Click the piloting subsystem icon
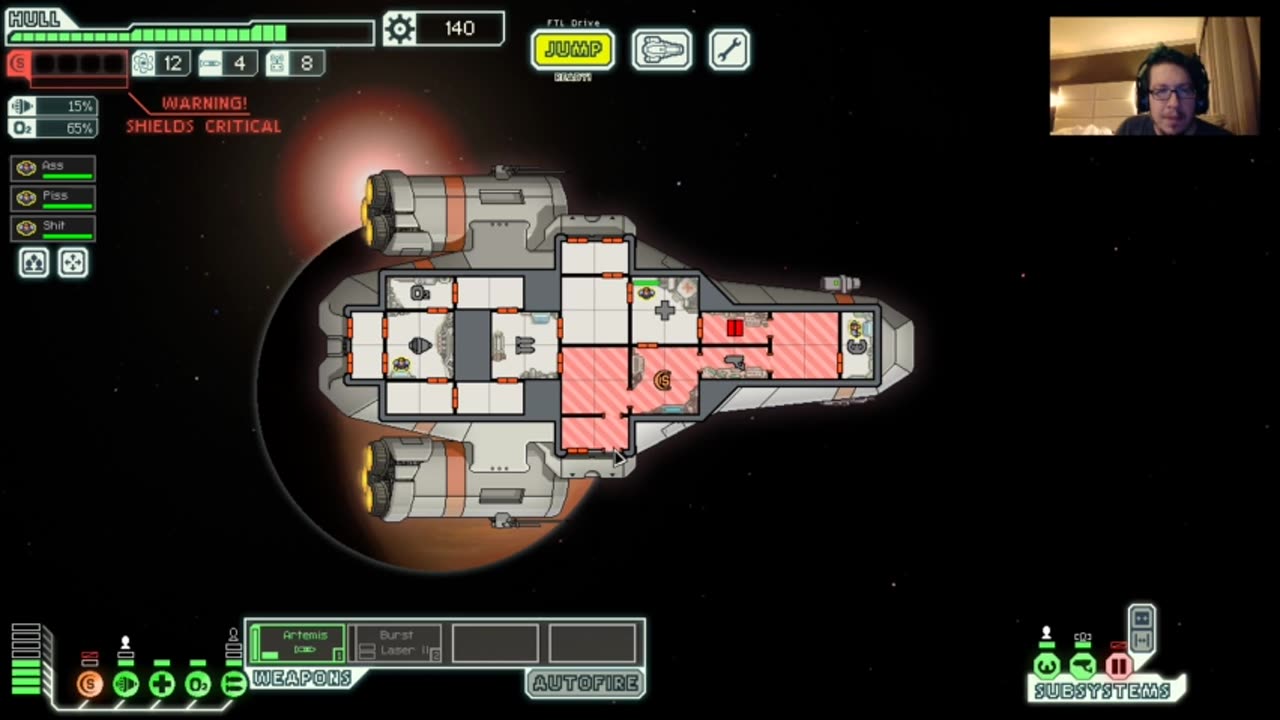The height and width of the screenshot is (720, 1280). coord(1047,666)
